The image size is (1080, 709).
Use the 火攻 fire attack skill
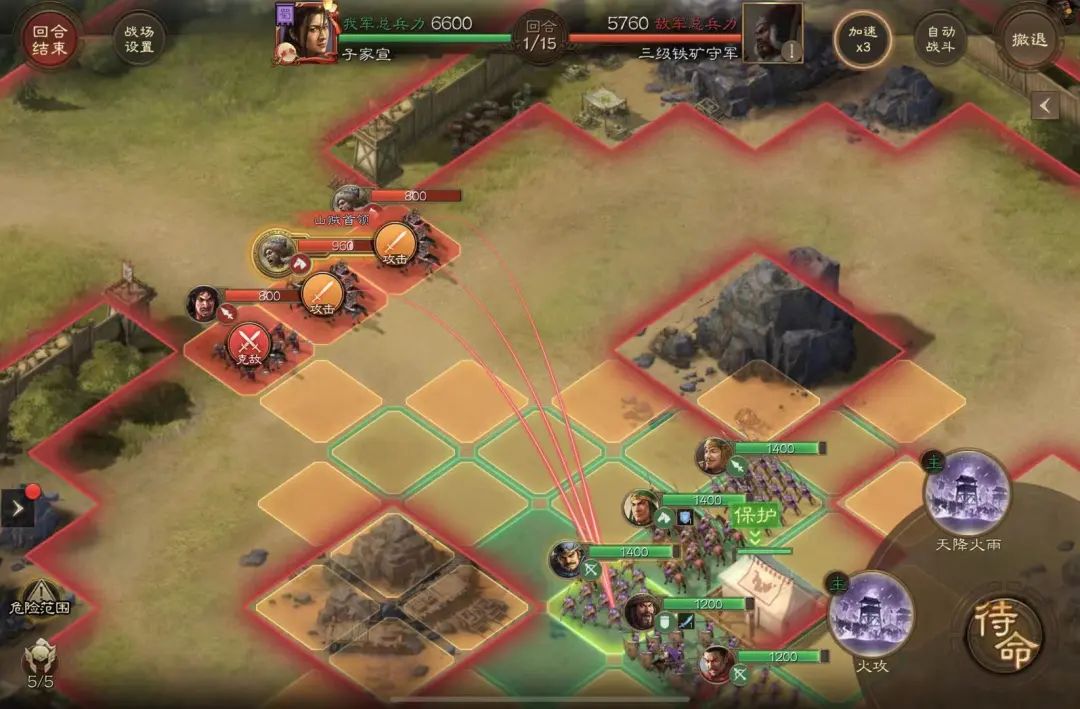click(871, 613)
